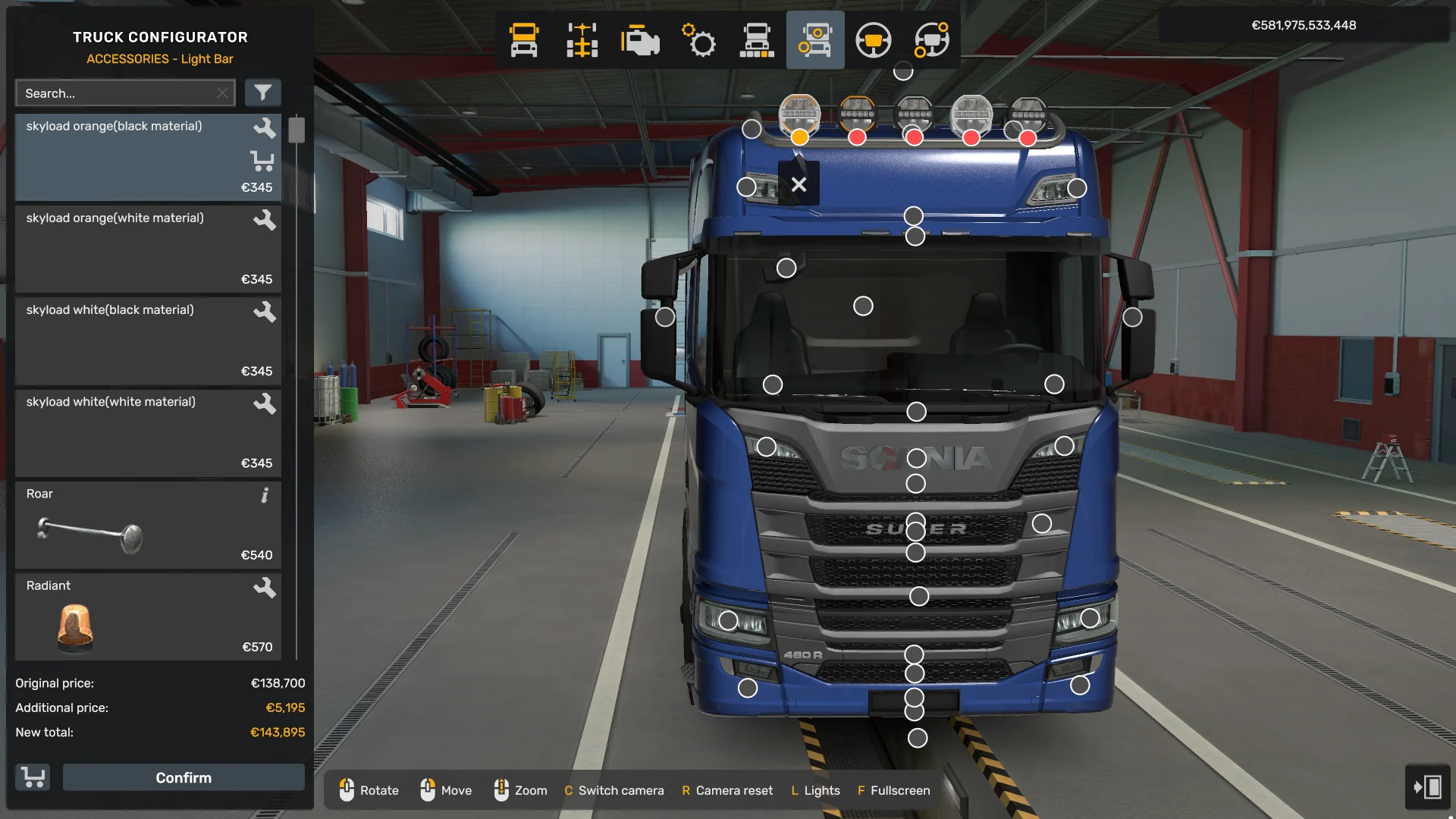The height and width of the screenshot is (819, 1456).
Task: Open the accessory filter funnel
Action: (x=262, y=93)
